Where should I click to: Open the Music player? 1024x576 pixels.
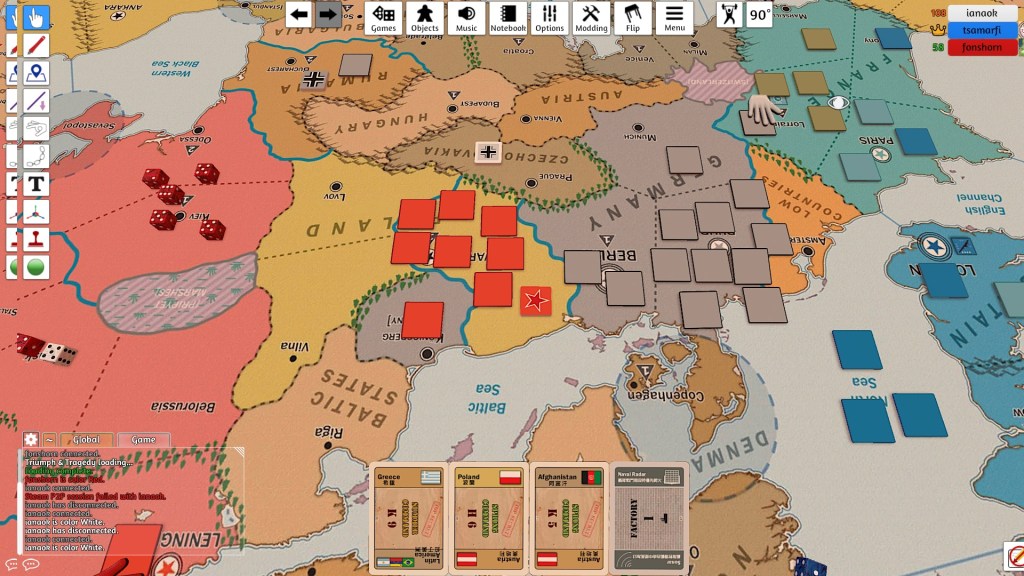coord(466,17)
